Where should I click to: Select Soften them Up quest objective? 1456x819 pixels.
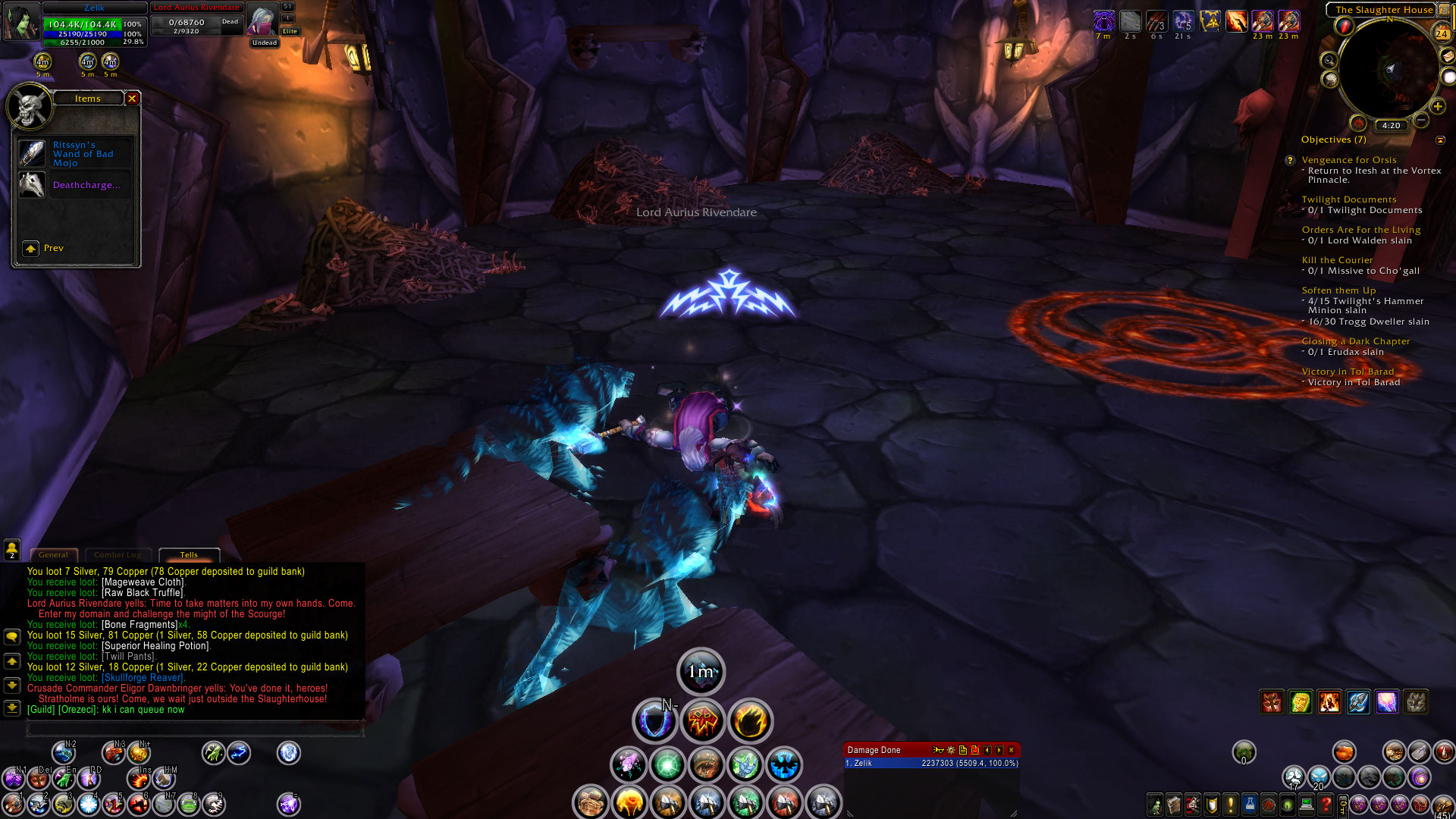click(1338, 290)
